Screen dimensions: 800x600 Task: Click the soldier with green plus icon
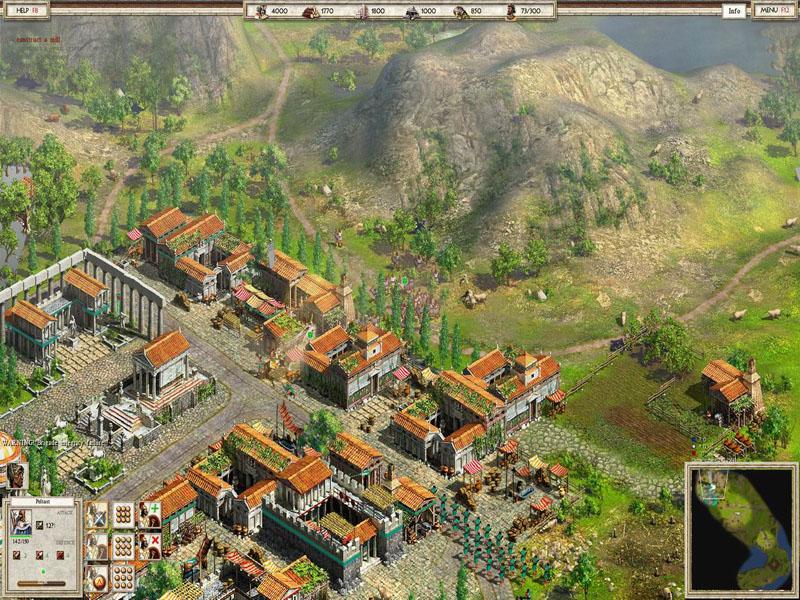pyautogui.click(x=149, y=515)
